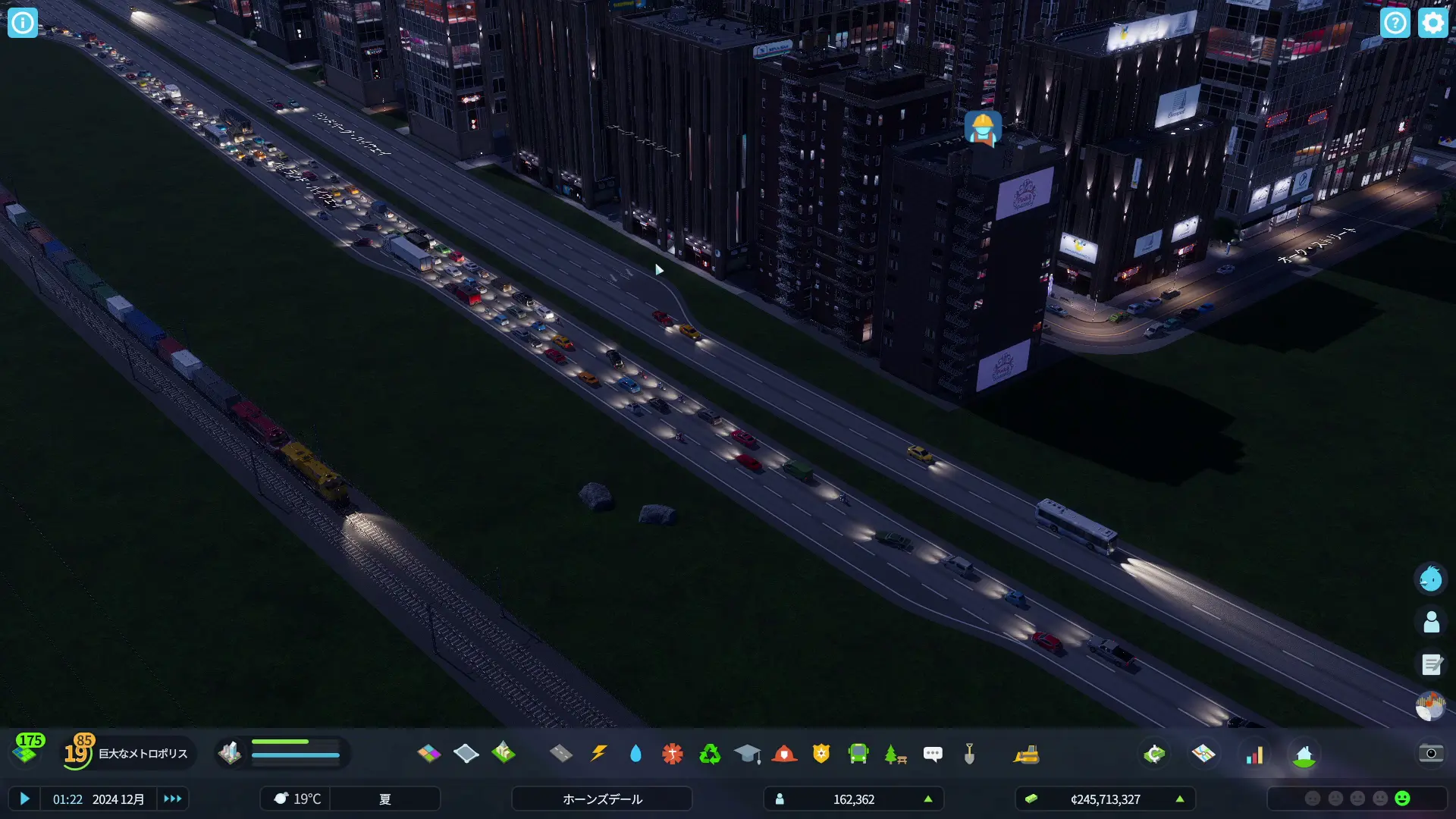Screen dimensions: 1456x819
Task: Open the electricity lightning bolt menu
Action: pyautogui.click(x=598, y=753)
